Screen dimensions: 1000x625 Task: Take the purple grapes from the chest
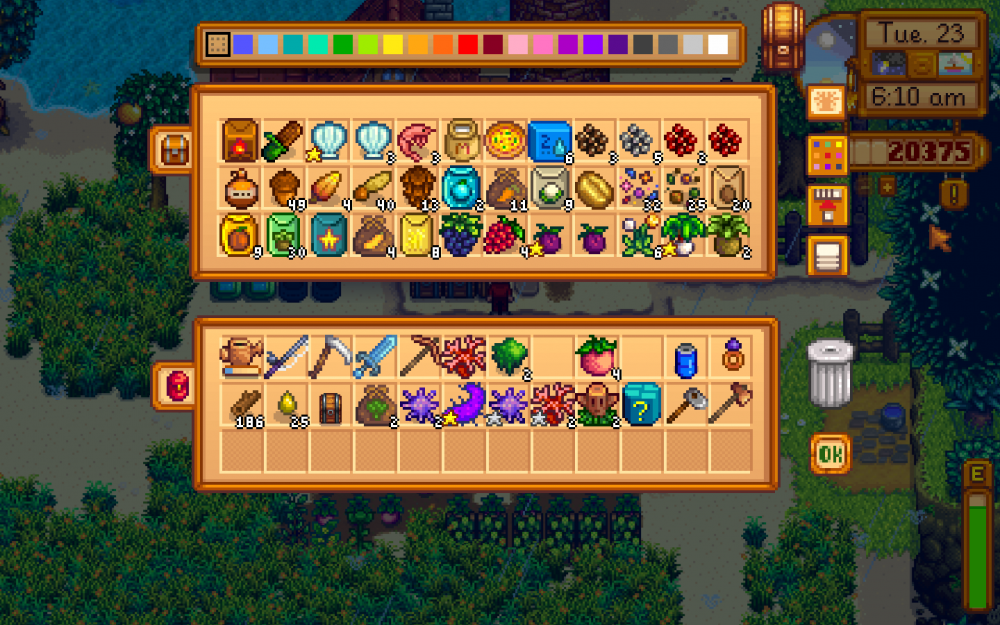point(461,237)
